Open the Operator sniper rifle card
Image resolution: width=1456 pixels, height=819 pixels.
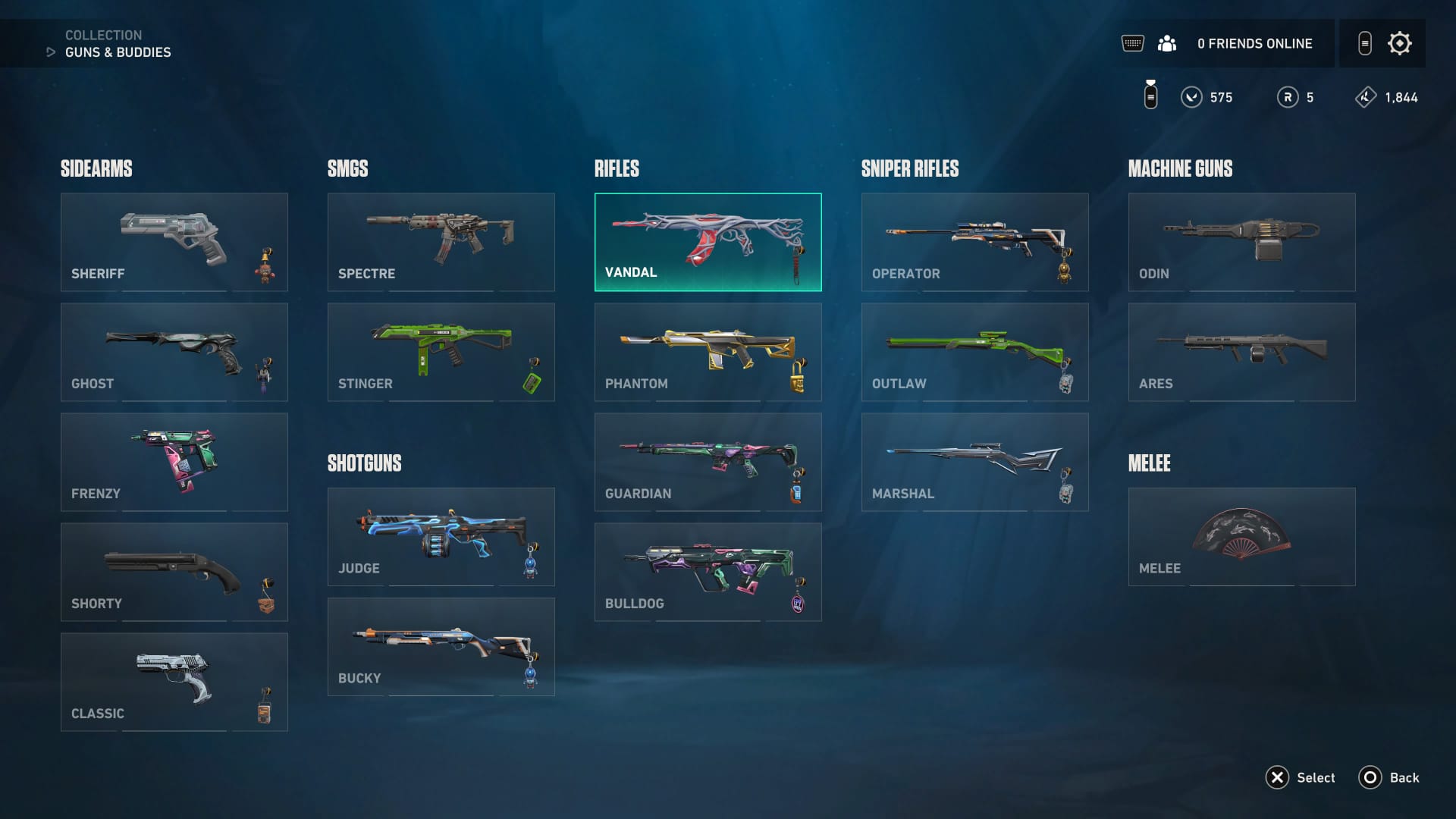(x=974, y=241)
